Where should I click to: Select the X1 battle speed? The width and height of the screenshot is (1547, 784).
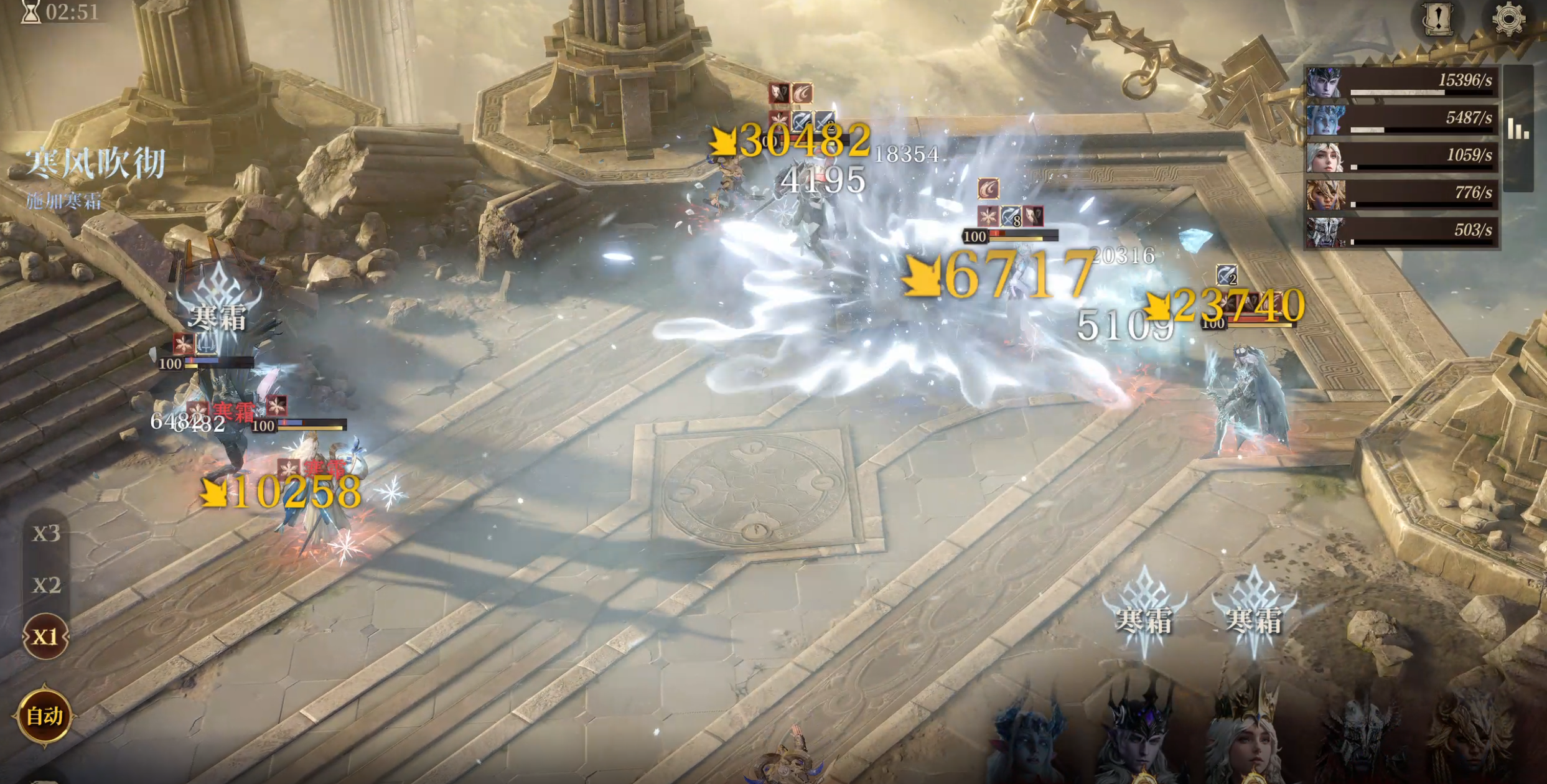point(45,637)
